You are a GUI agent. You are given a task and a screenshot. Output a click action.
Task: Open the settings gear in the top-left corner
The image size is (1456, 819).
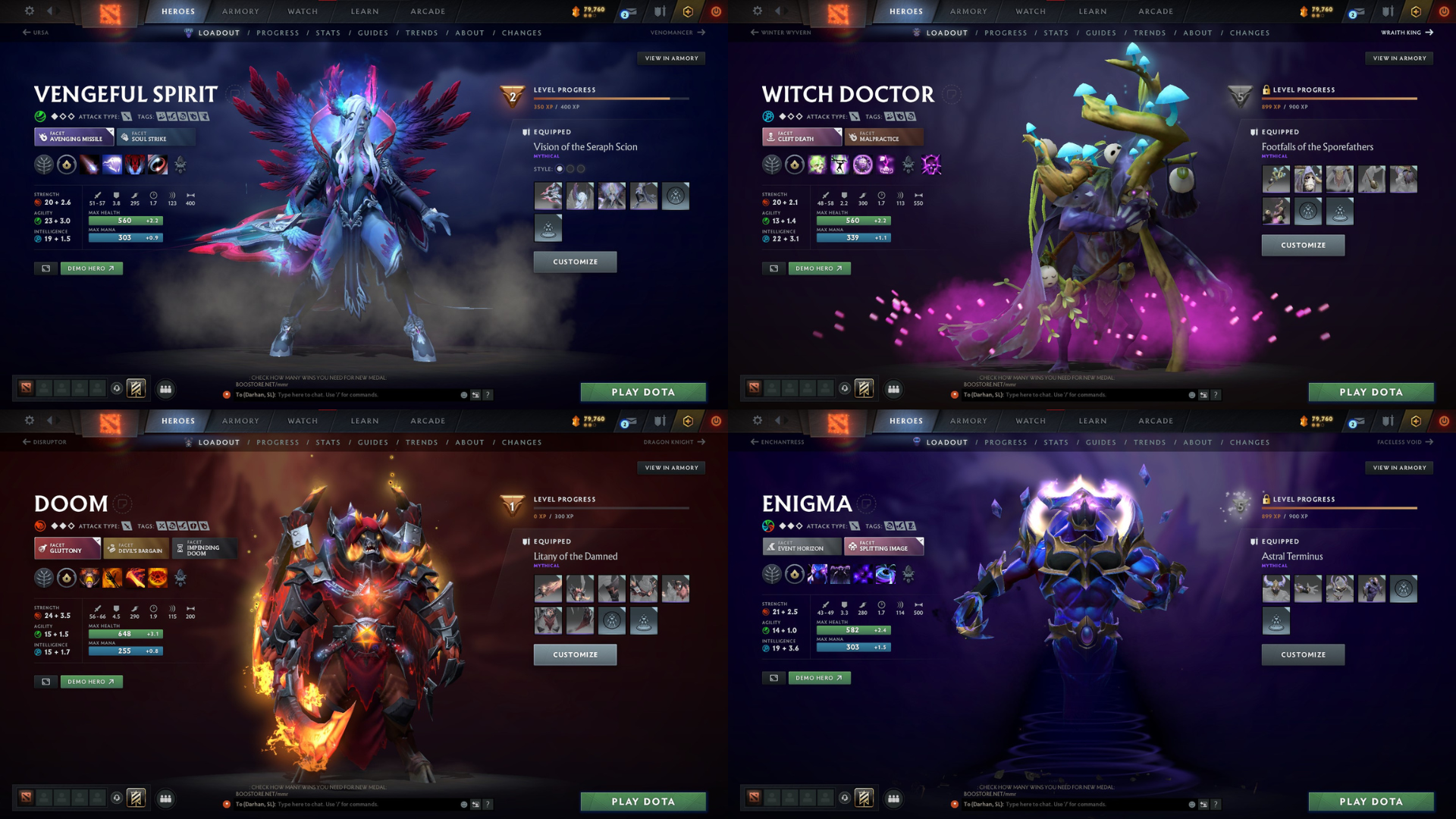(29, 11)
